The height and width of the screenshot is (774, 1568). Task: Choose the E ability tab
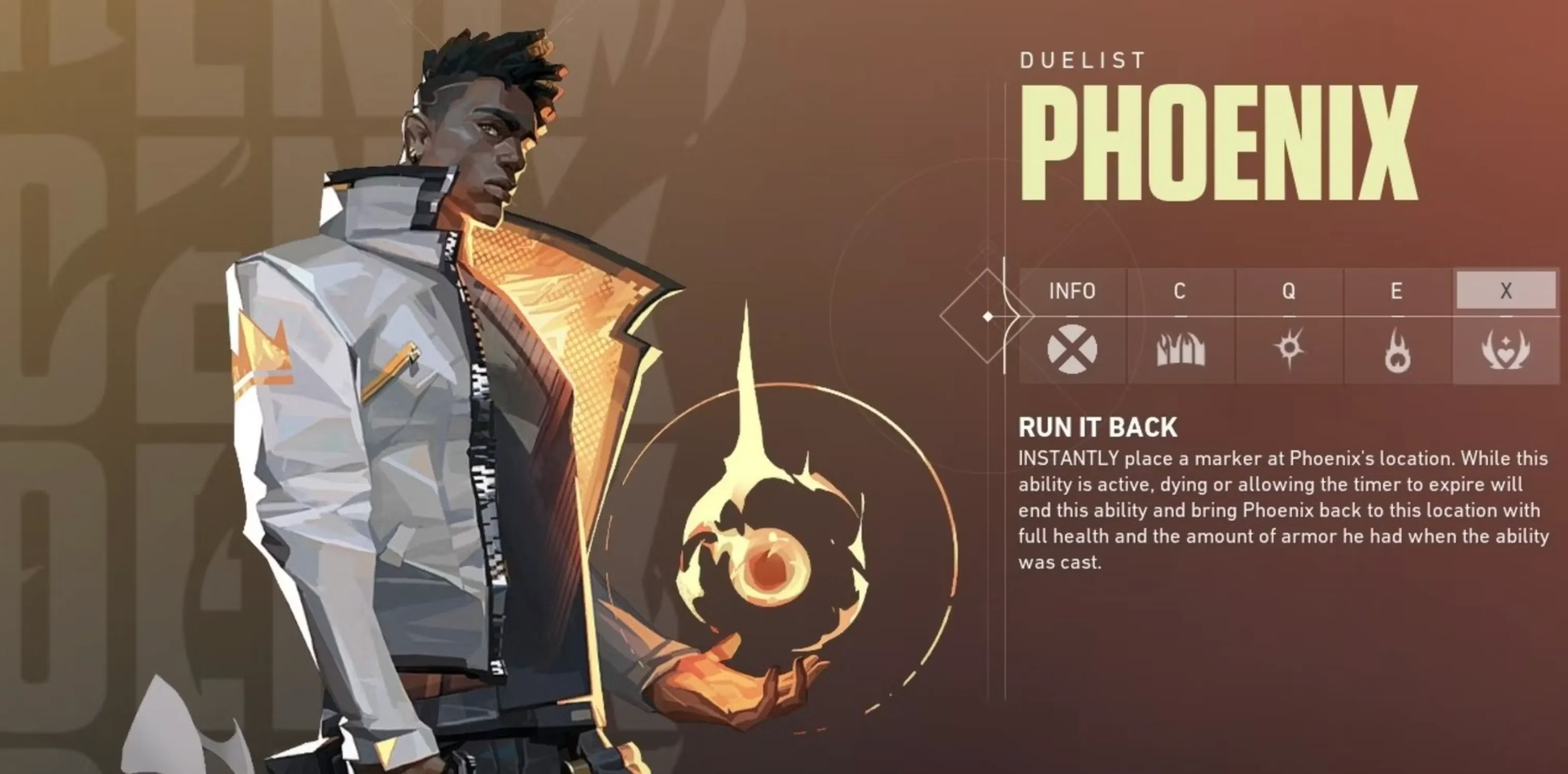(1396, 291)
